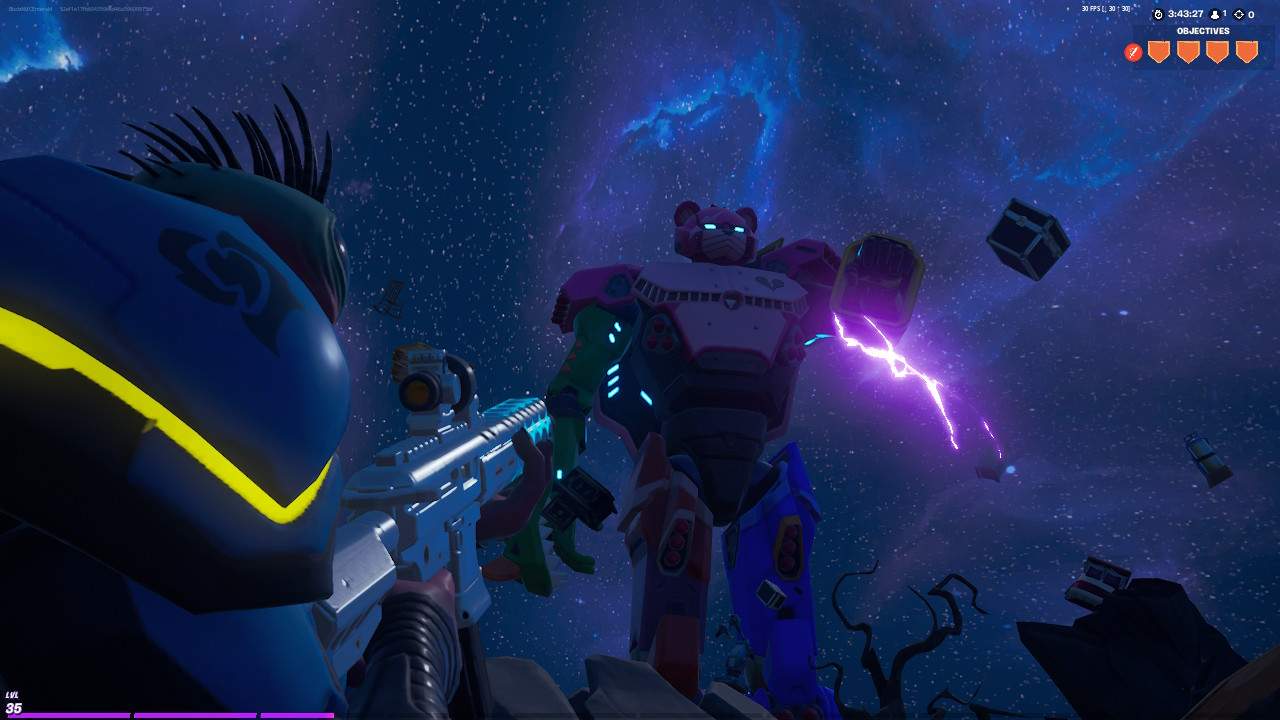Click the last objective shield badge
This screenshot has width=1280, height=720.
tap(1245, 49)
